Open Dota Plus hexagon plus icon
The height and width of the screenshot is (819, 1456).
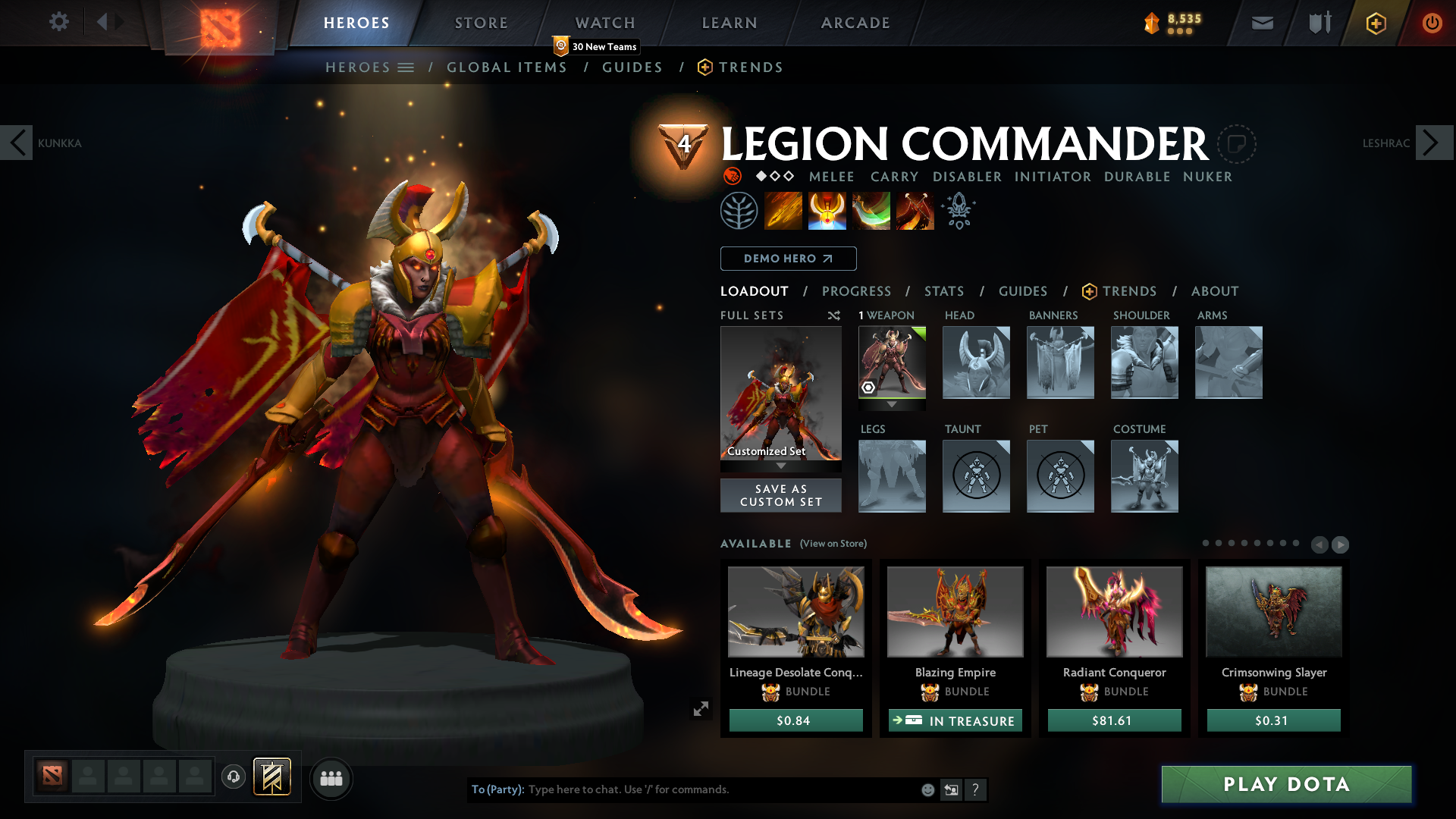click(x=1375, y=23)
